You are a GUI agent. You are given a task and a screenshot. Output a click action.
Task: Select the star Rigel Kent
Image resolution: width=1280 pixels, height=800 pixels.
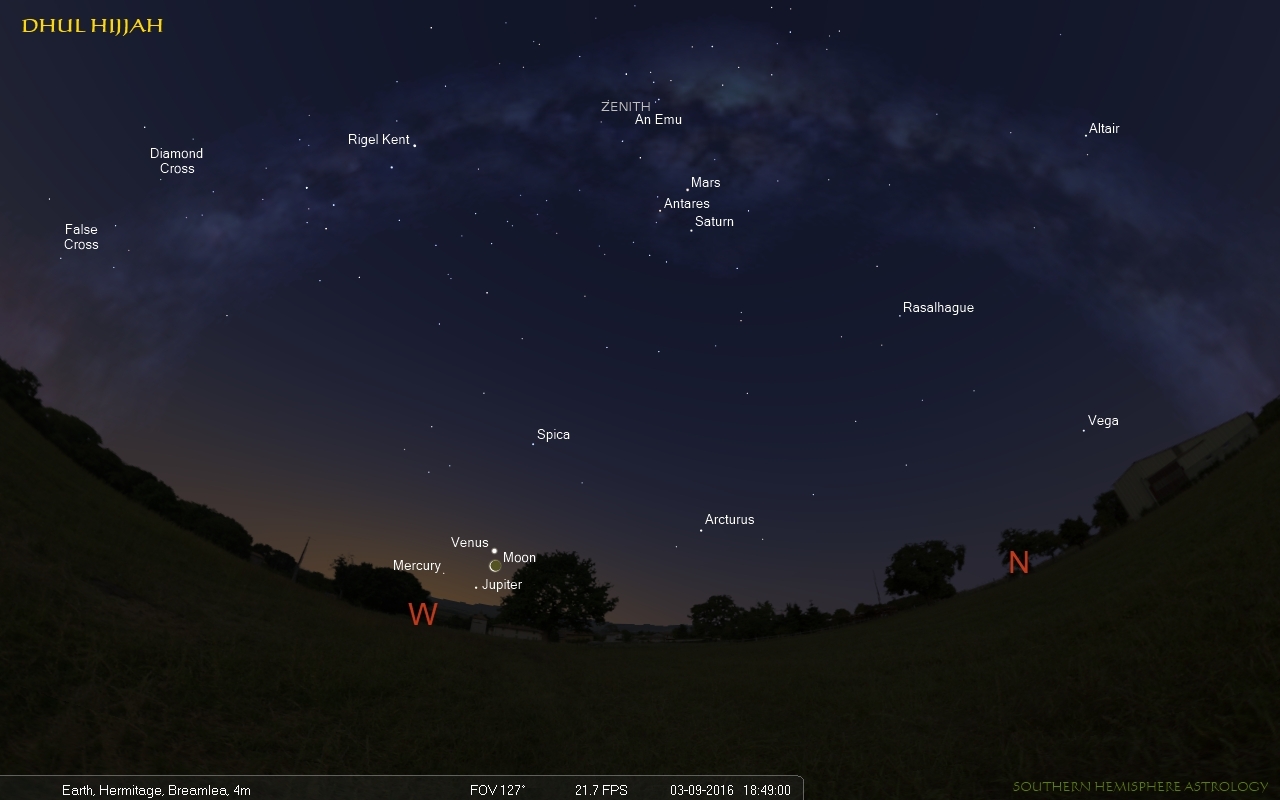[x=414, y=146]
